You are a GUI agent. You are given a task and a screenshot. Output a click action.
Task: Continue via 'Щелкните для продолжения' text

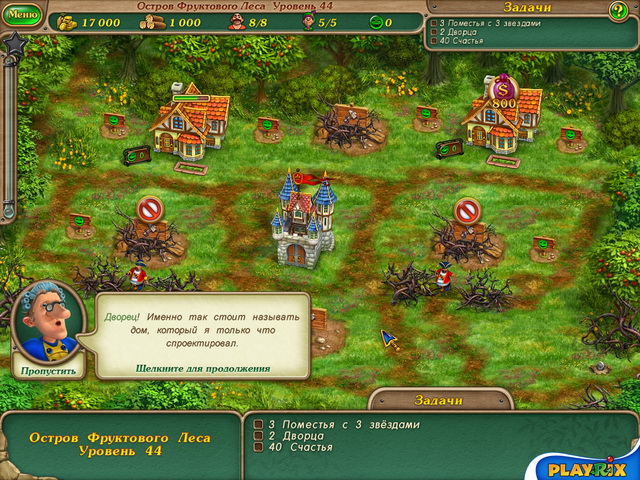pos(203,368)
